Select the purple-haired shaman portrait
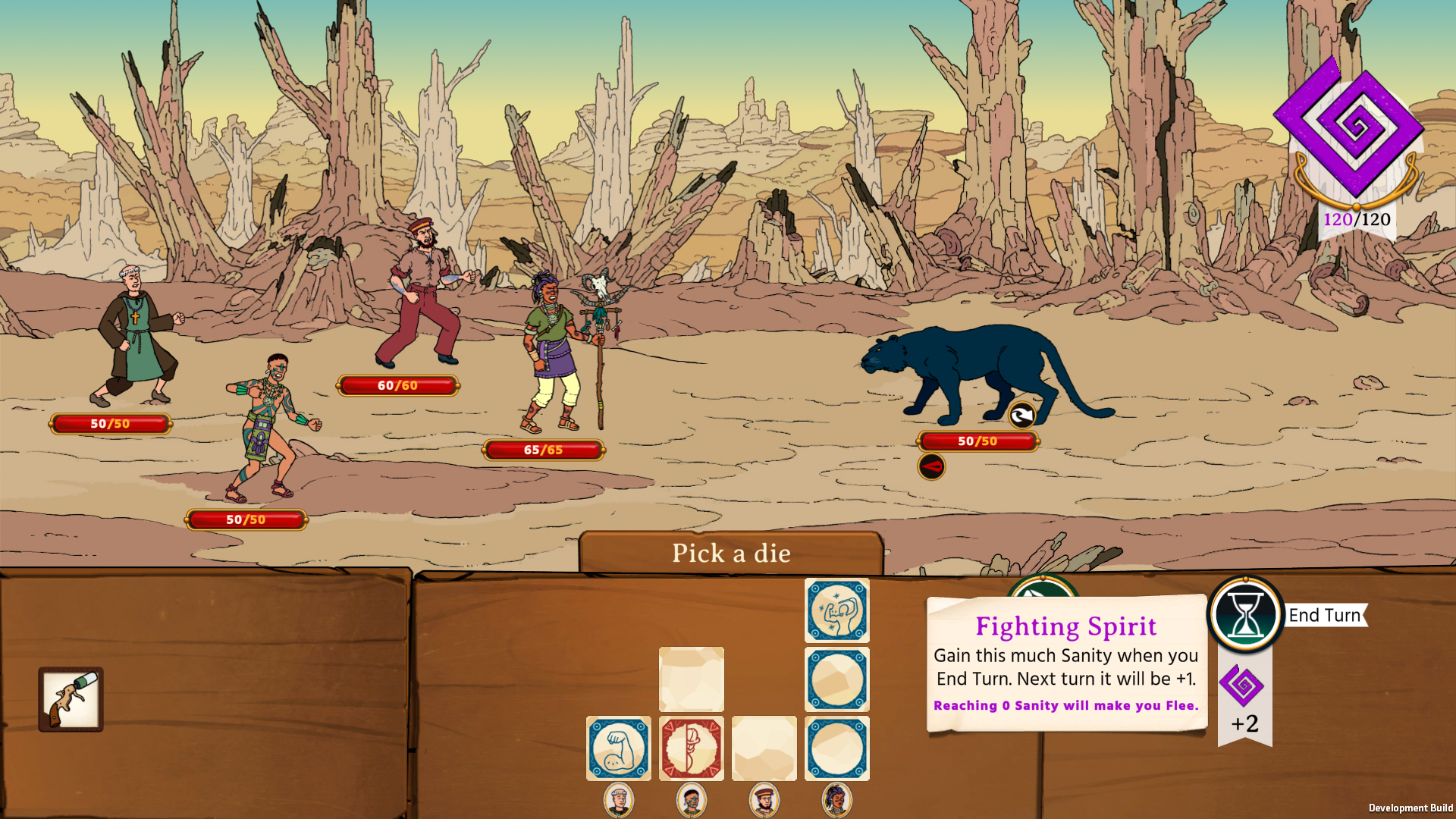 click(x=836, y=800)
